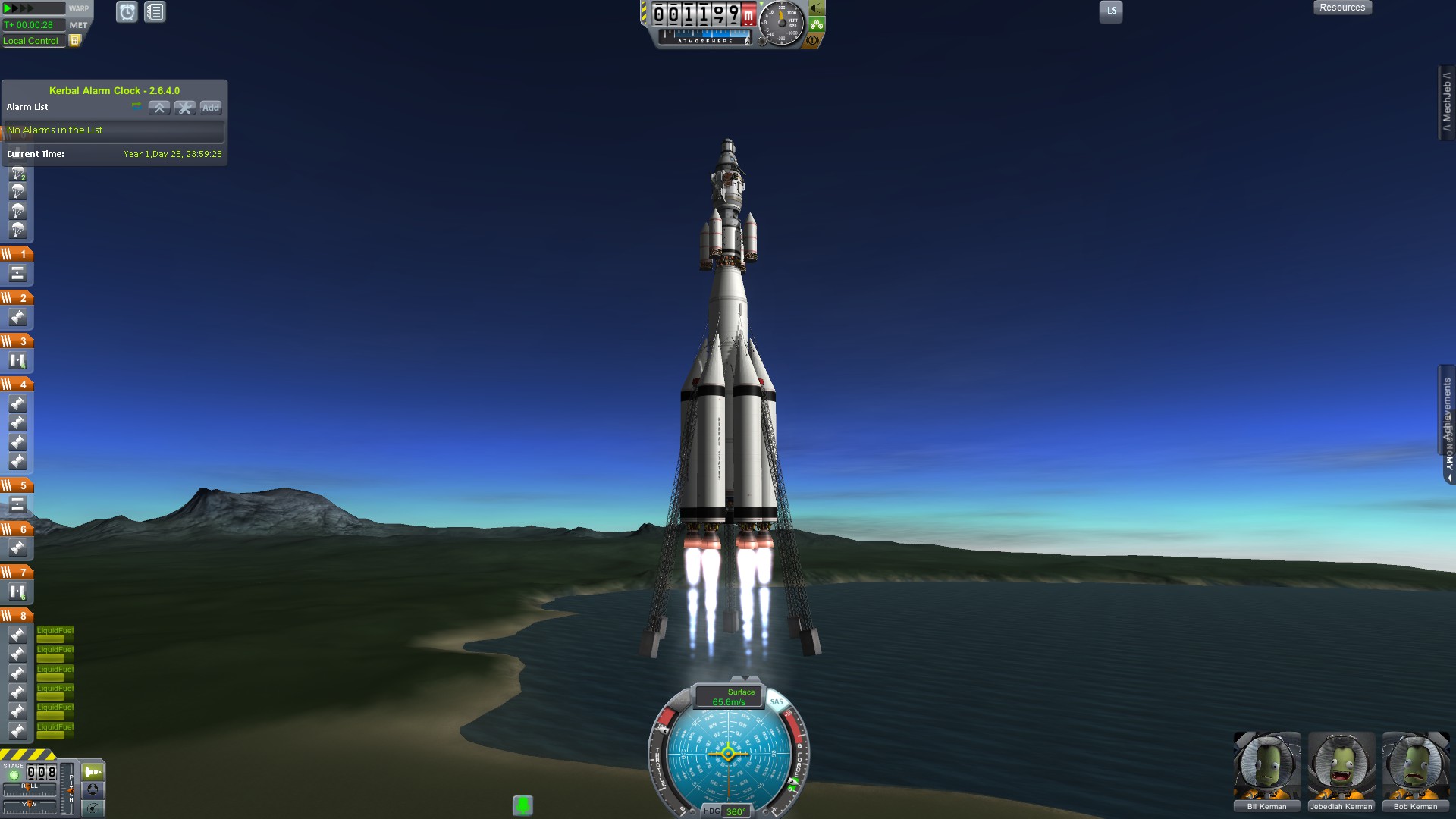1456x819 pixels.
Task: Click the LS toolbar button
Action: 1111,11
